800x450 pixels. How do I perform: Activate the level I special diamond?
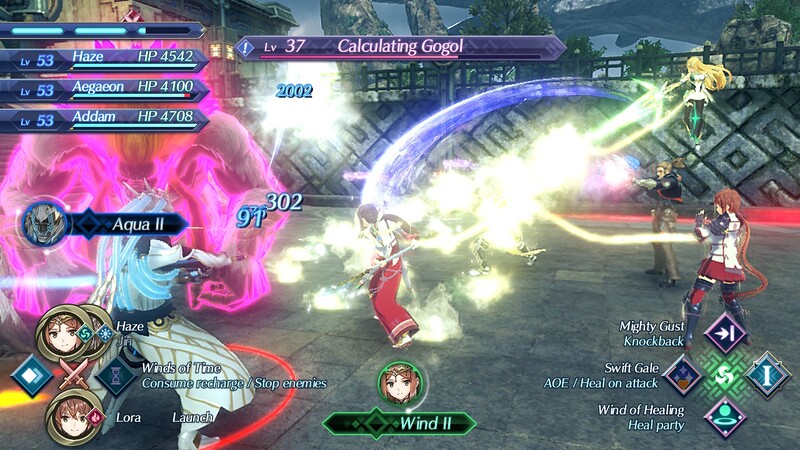click(x=767, y=375)
